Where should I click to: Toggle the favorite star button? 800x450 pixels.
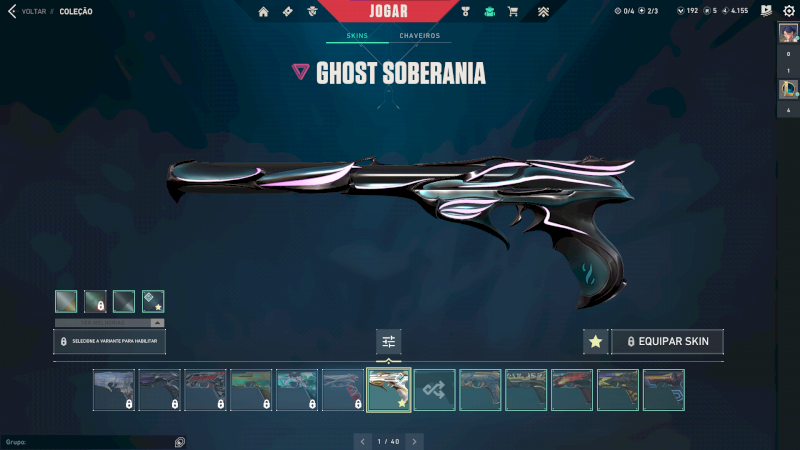pos(595,342)
